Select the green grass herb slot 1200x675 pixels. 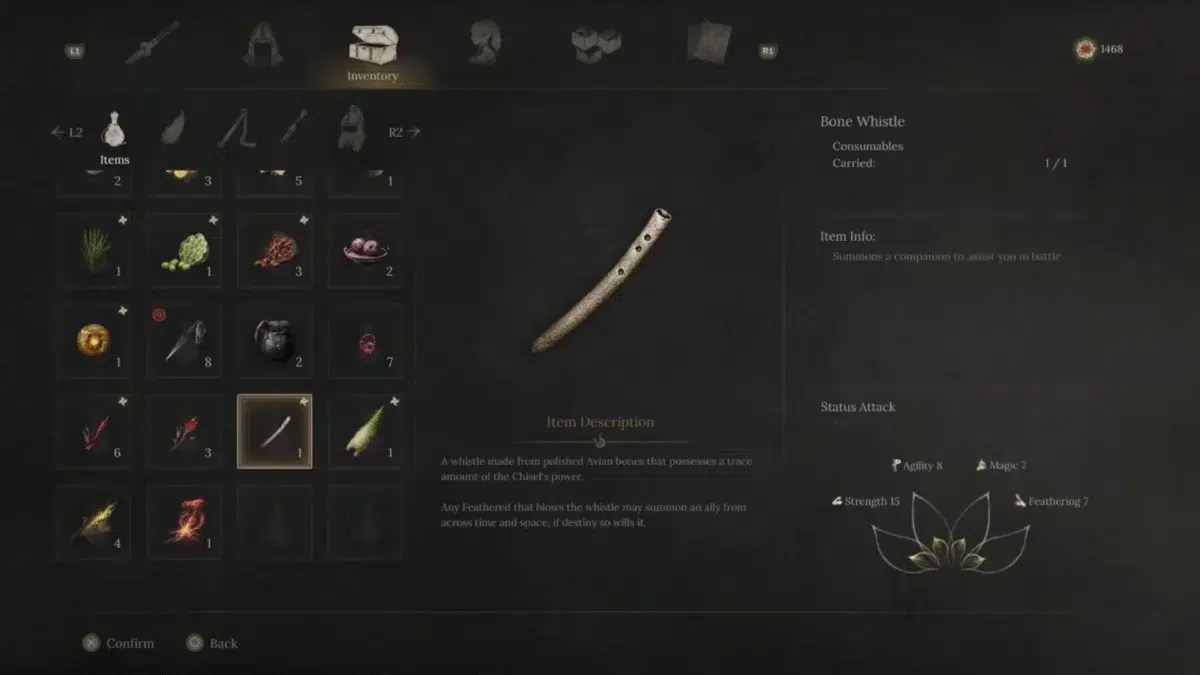[x=94, y=250]
